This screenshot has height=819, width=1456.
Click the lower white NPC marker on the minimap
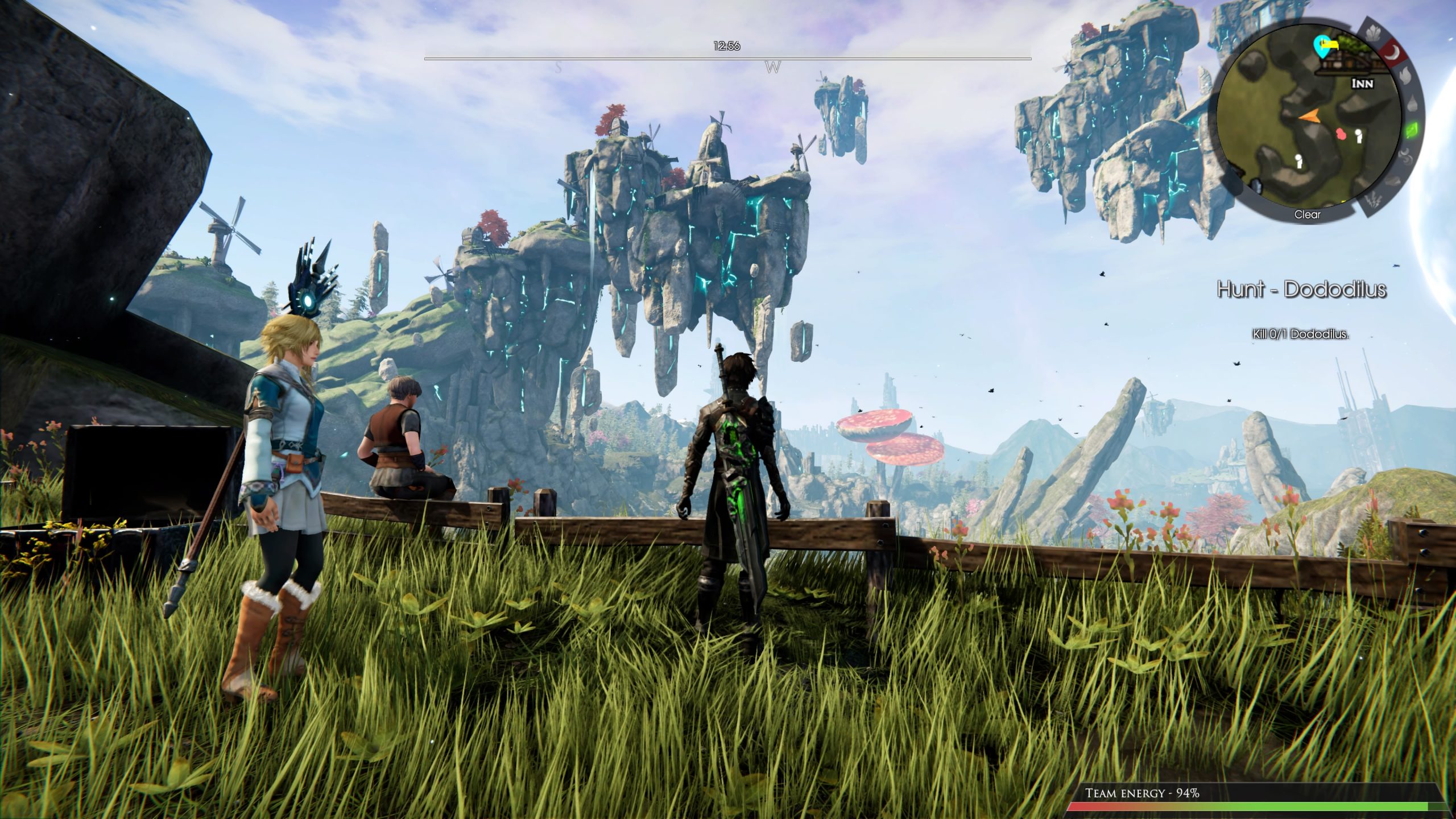(1298, 162)
